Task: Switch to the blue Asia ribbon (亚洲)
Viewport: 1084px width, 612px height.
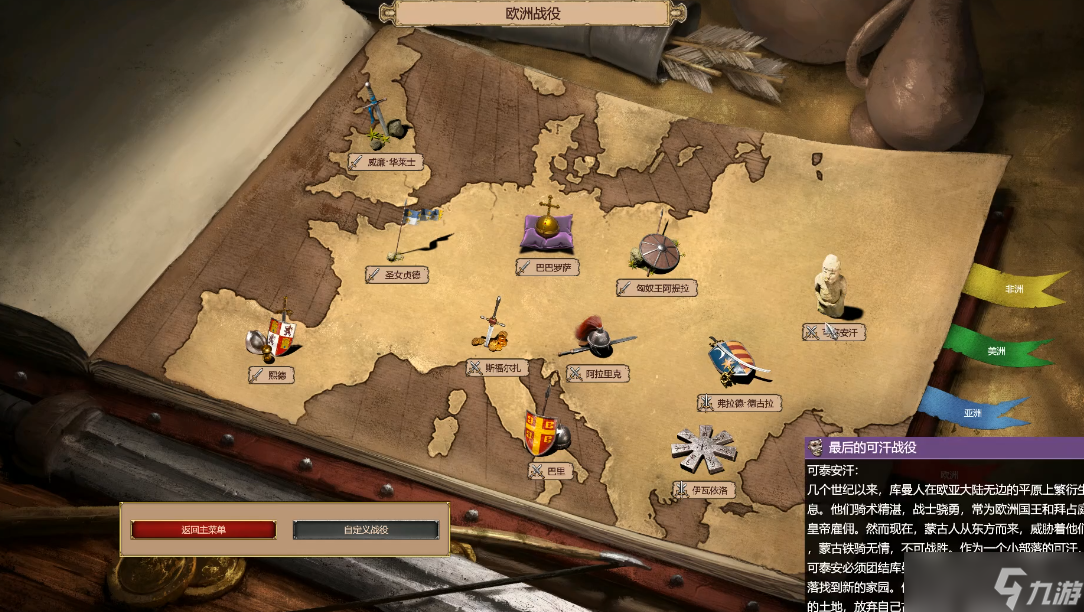Action: click(973, 411)
